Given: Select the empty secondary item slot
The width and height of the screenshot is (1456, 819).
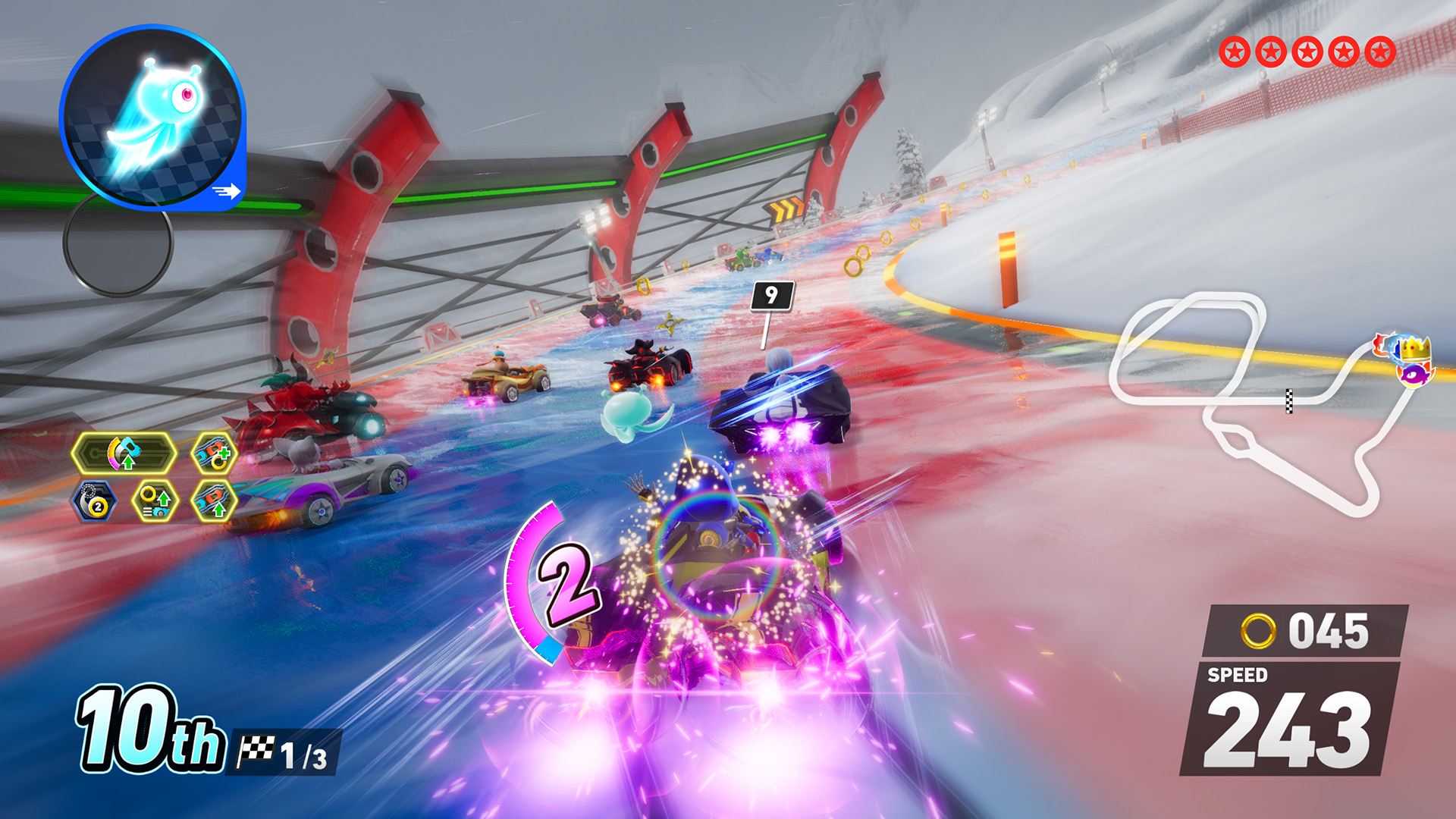Looking at the screenshot, I should point(118,244).
